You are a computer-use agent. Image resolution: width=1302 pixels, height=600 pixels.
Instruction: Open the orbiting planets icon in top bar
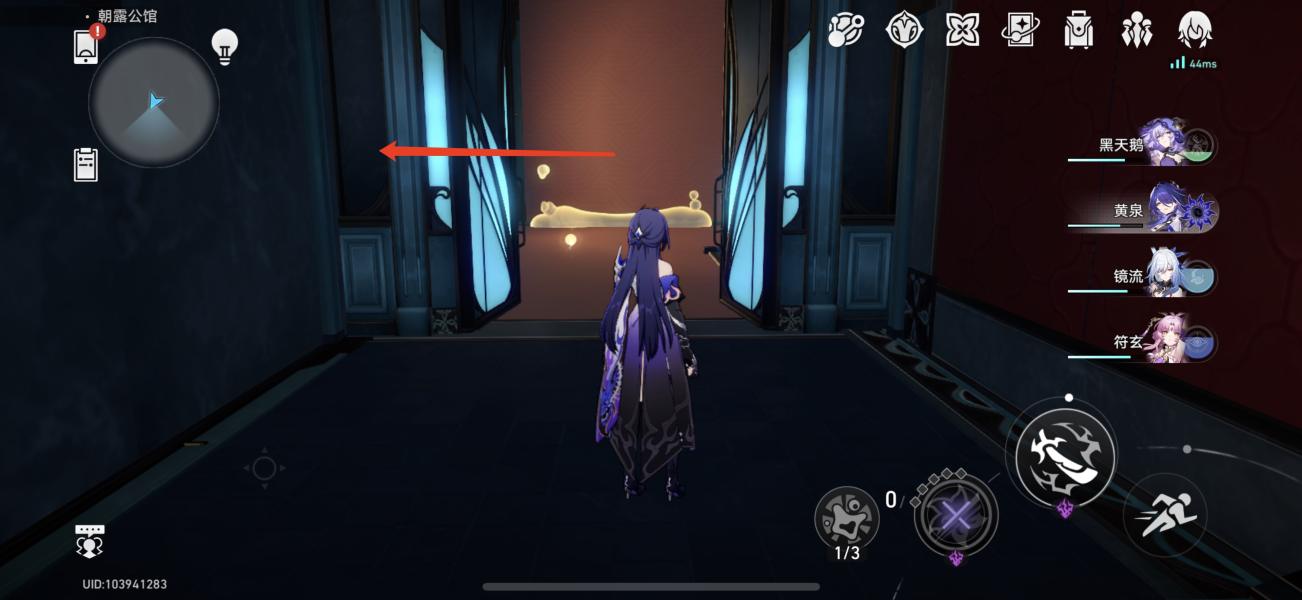(x=846, y=30)
